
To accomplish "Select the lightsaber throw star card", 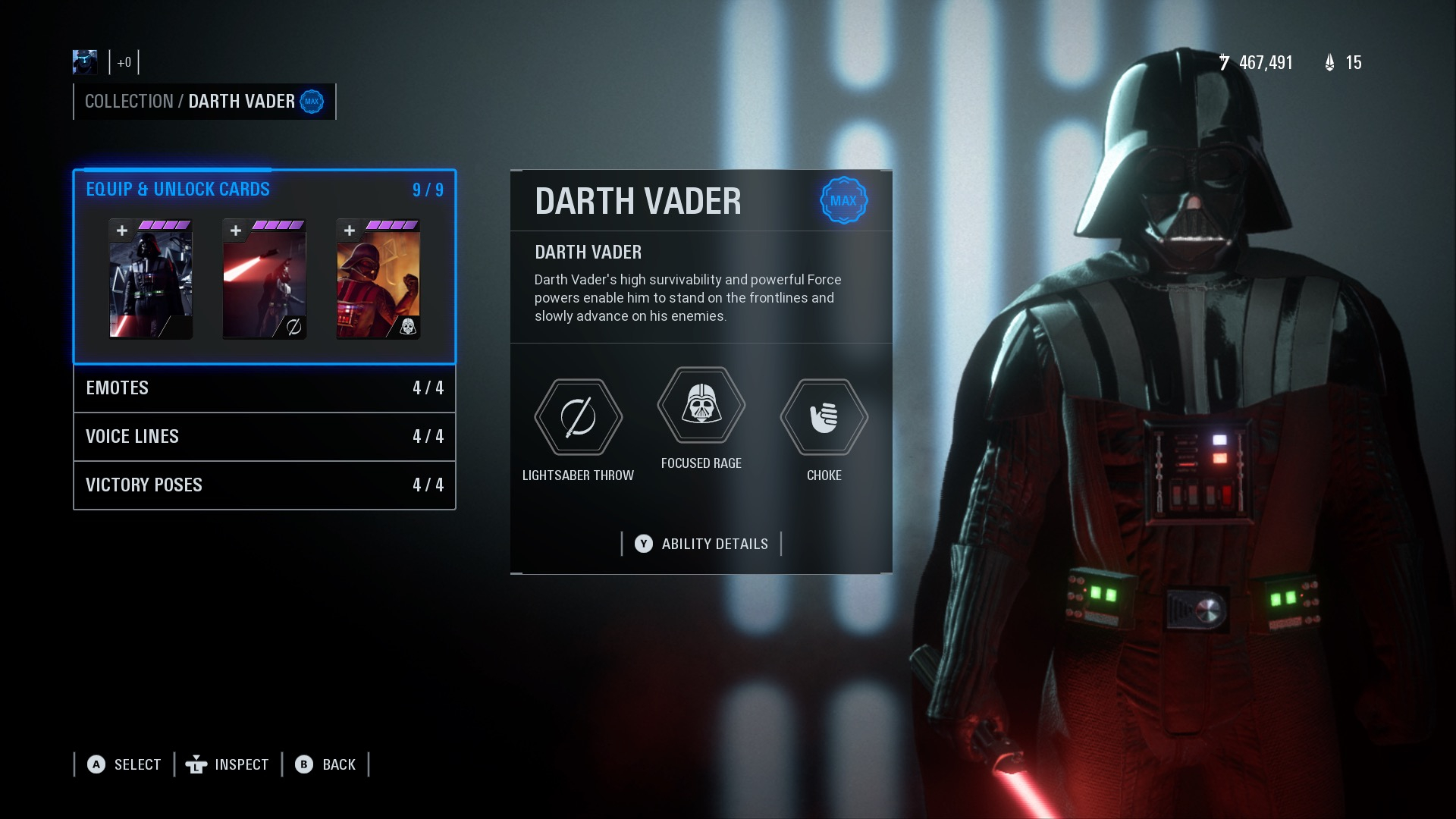I will pos(265,279).
